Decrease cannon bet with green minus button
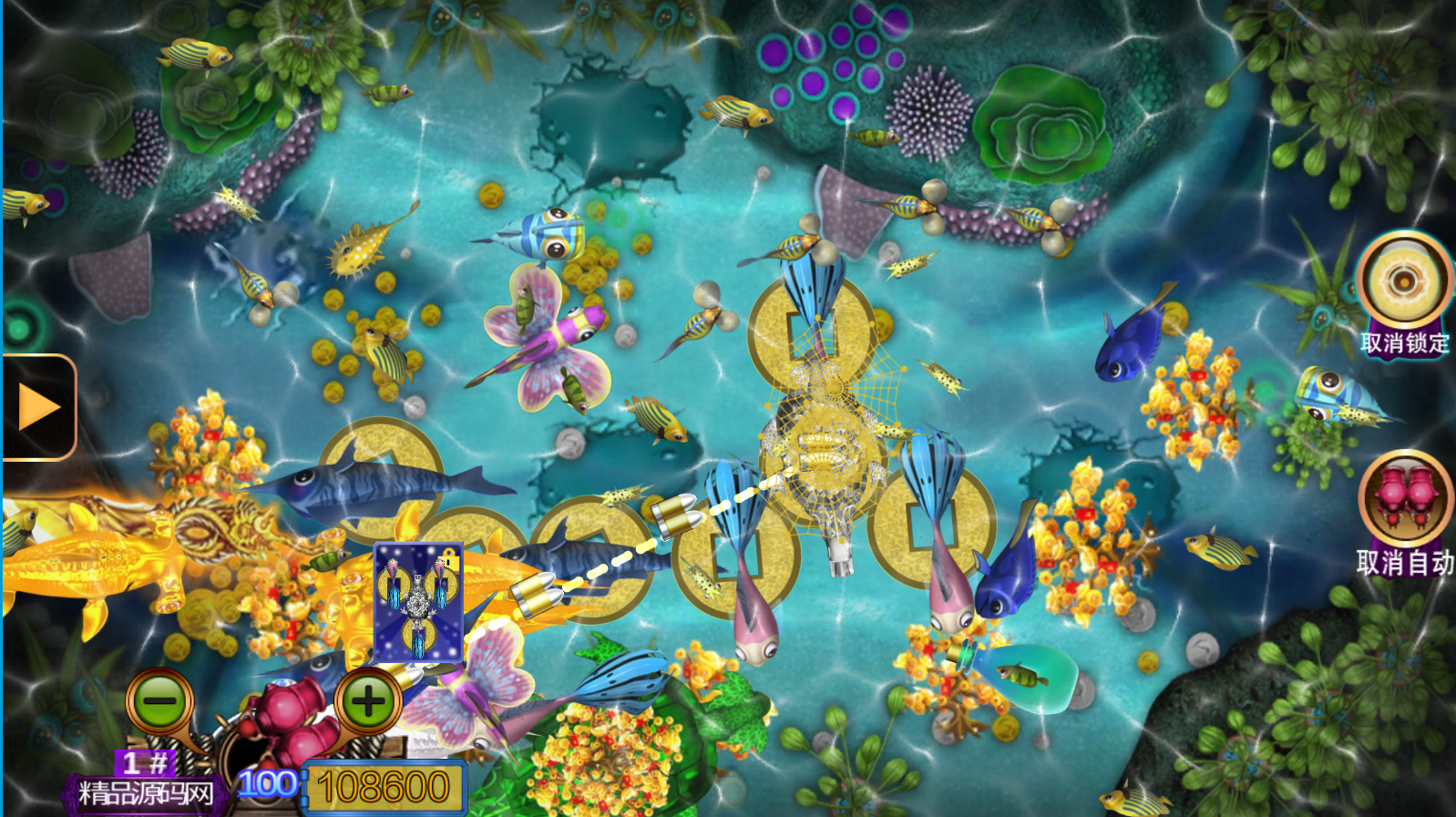 (160, 701)
